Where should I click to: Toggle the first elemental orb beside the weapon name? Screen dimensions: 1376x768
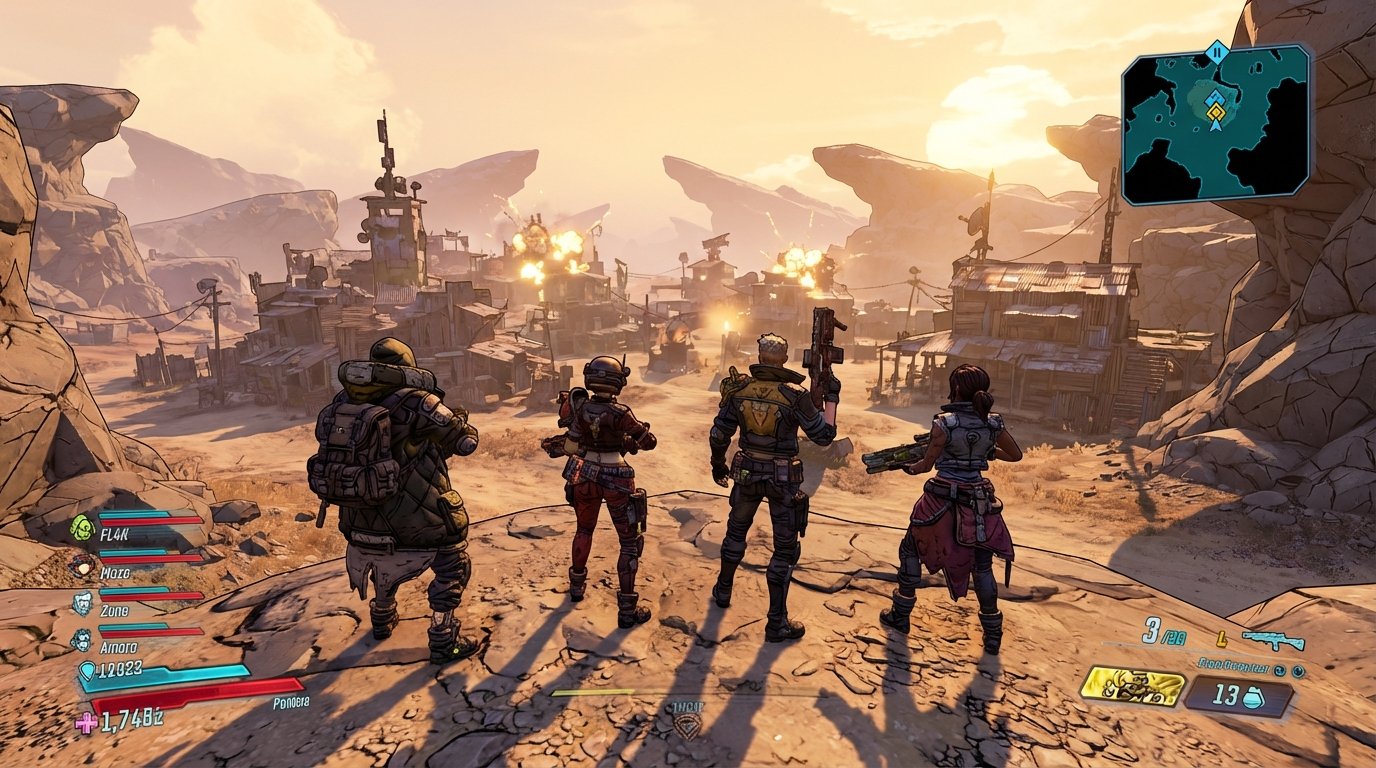point(1279,670)
